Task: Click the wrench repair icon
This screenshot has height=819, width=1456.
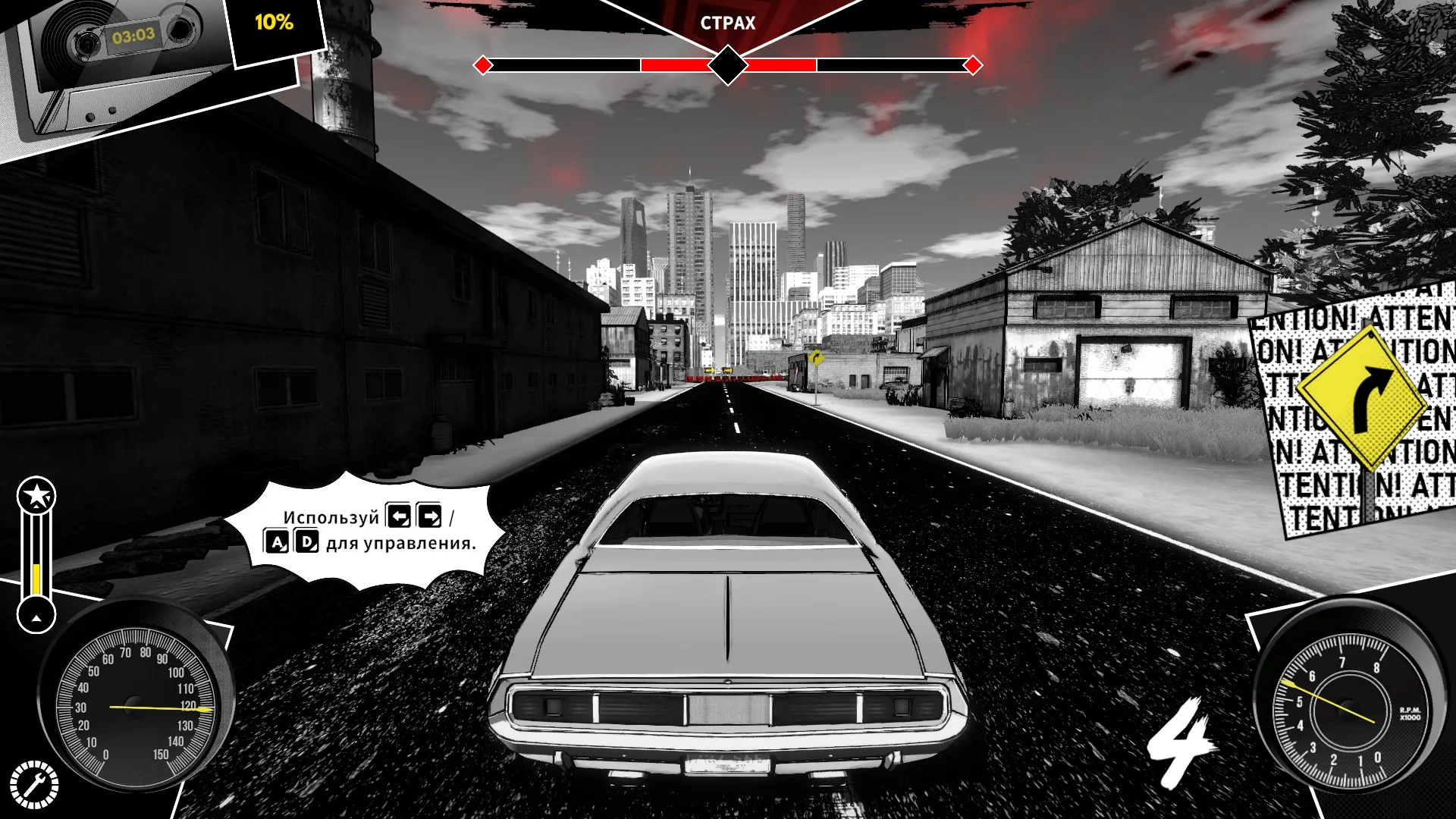Action: tap(34, 785)
